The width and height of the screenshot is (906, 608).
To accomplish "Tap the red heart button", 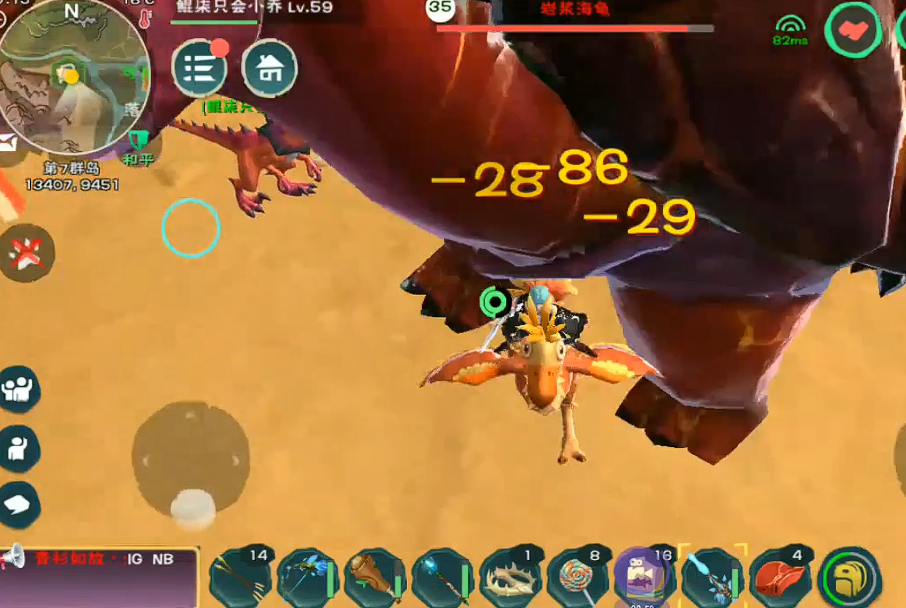I will coord(852,31).
